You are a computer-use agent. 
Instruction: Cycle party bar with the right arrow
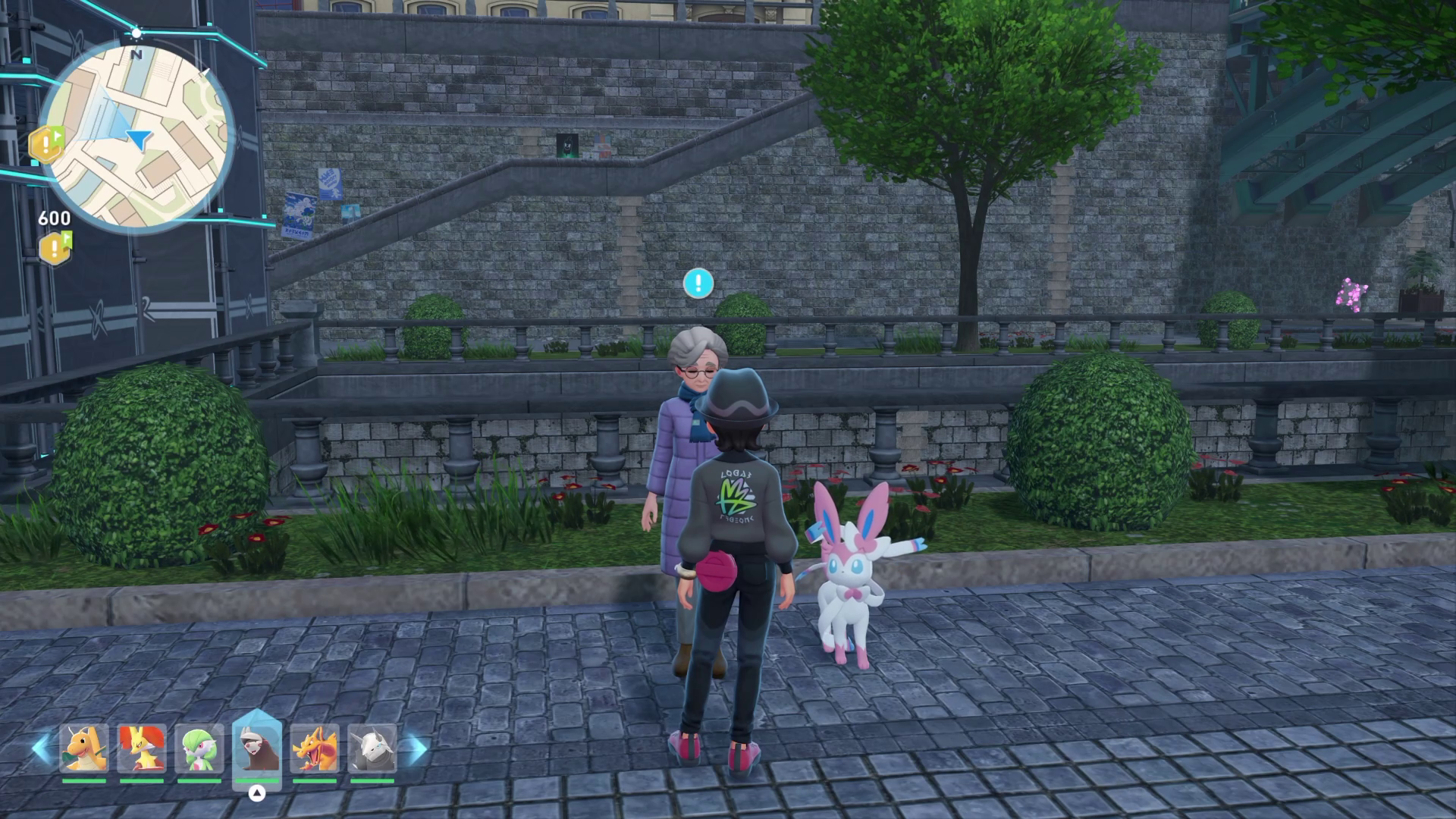pyautogui.click(x=414, y=748)
